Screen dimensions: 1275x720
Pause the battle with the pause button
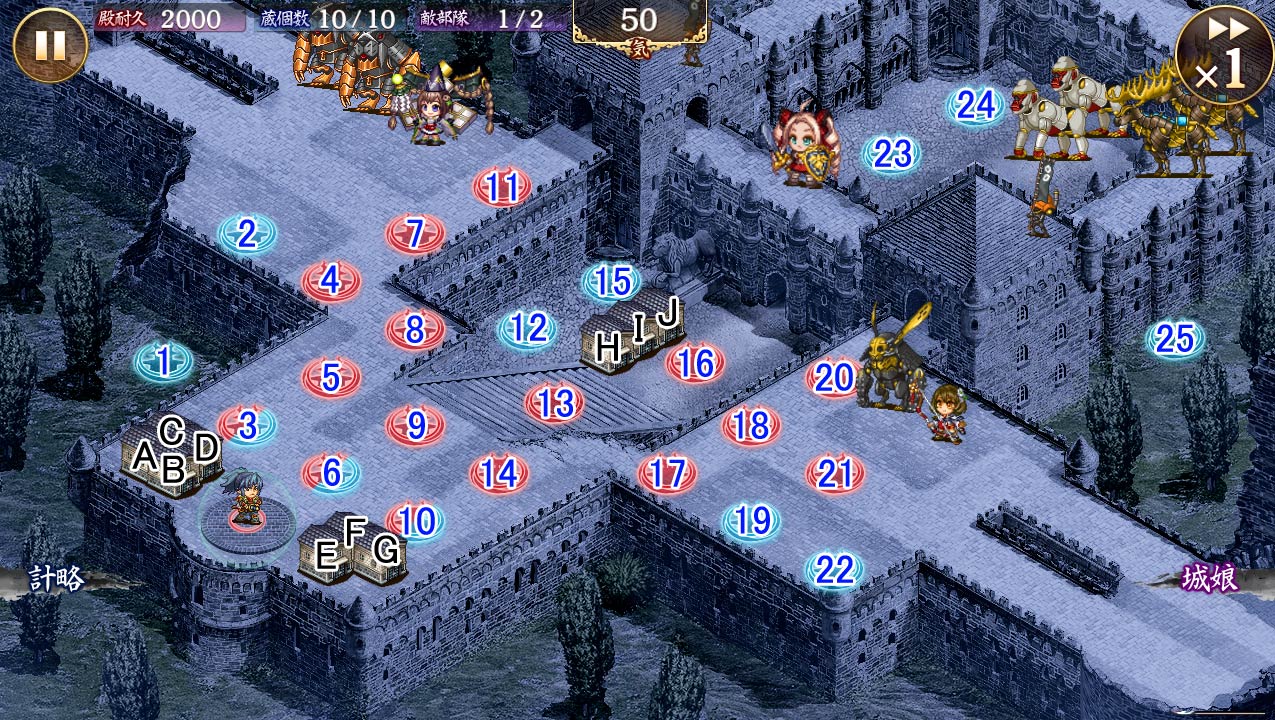[50, 45]
